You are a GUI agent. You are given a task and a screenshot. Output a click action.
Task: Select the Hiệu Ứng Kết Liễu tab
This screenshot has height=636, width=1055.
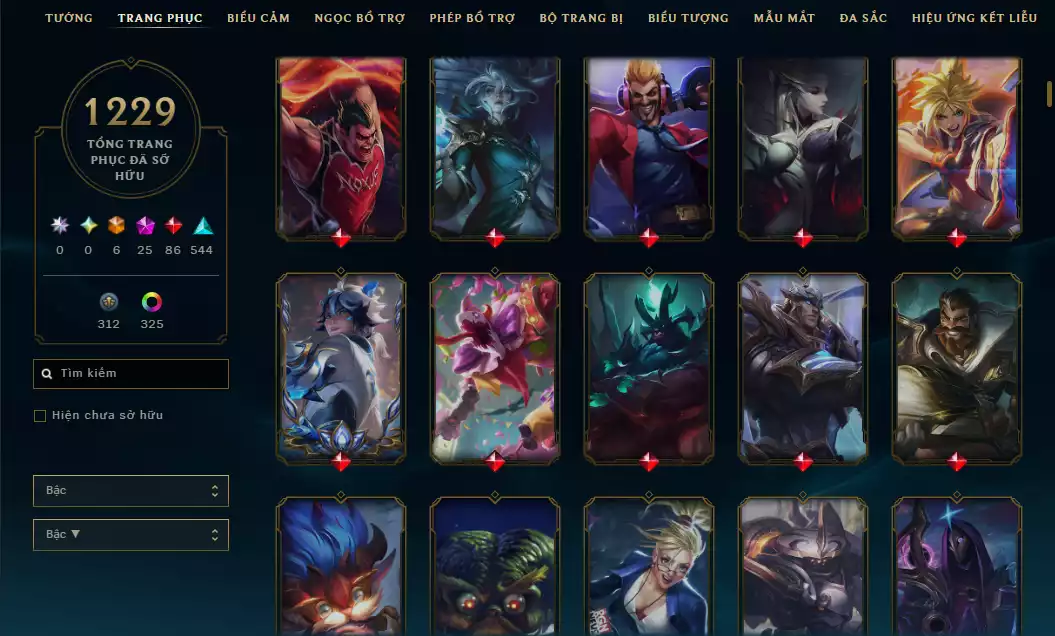[974, 18]
